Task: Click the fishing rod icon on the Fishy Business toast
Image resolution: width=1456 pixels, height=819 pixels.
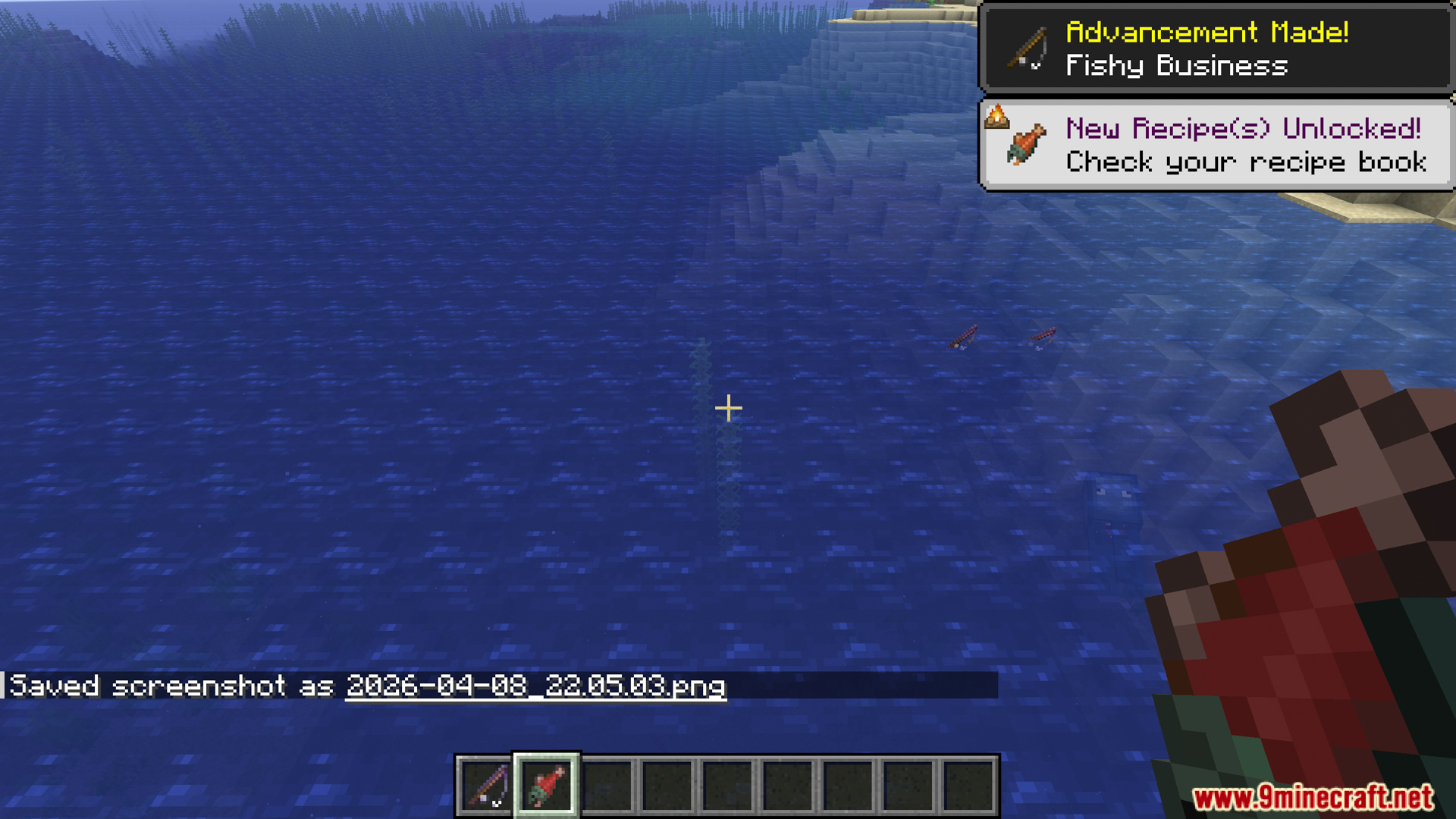Action: (1025, 49)
